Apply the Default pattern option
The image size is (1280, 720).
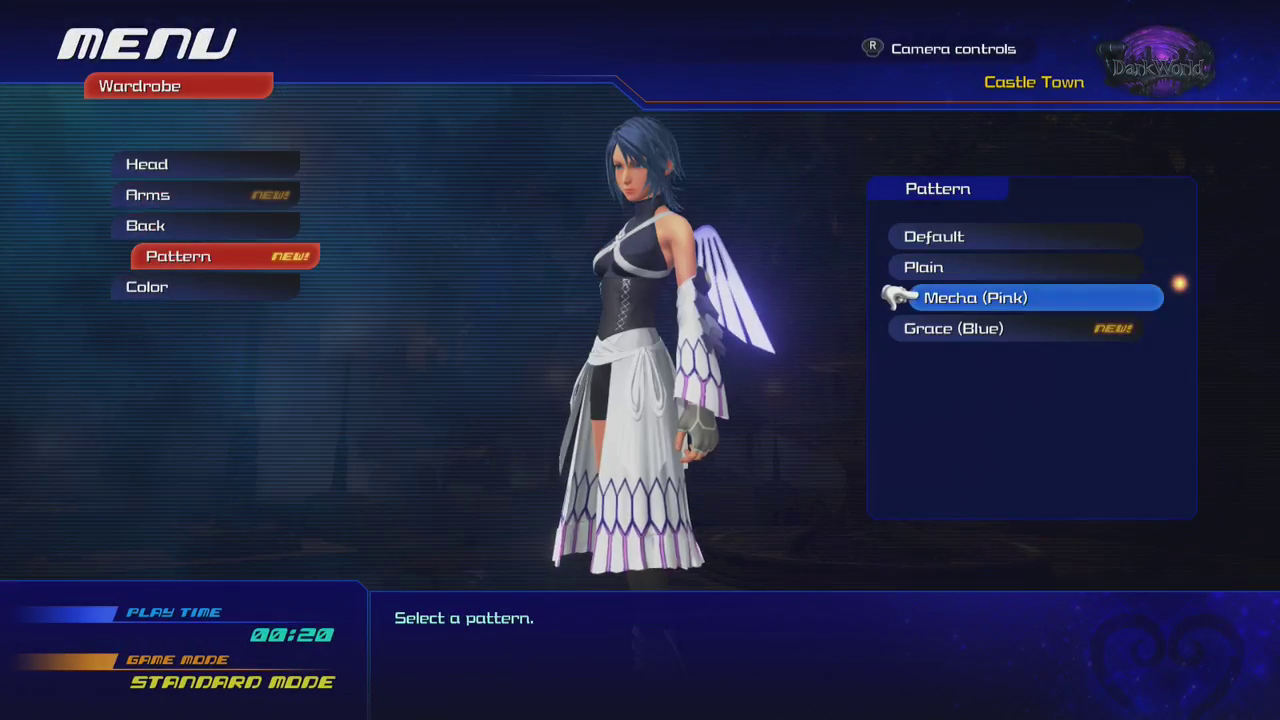click(1014, 237)
